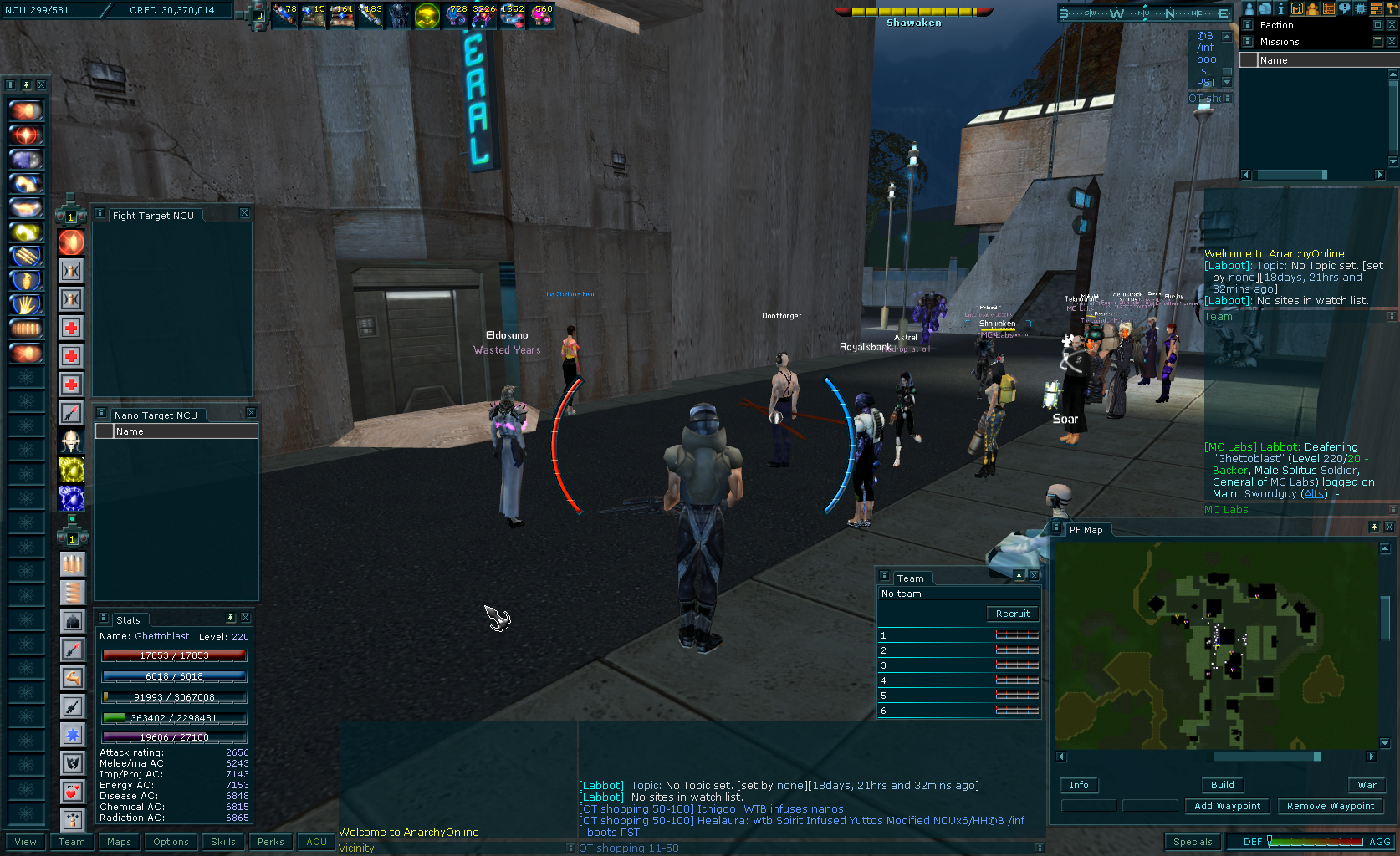Click the Build button under the map

click(x=1222, y=785)
